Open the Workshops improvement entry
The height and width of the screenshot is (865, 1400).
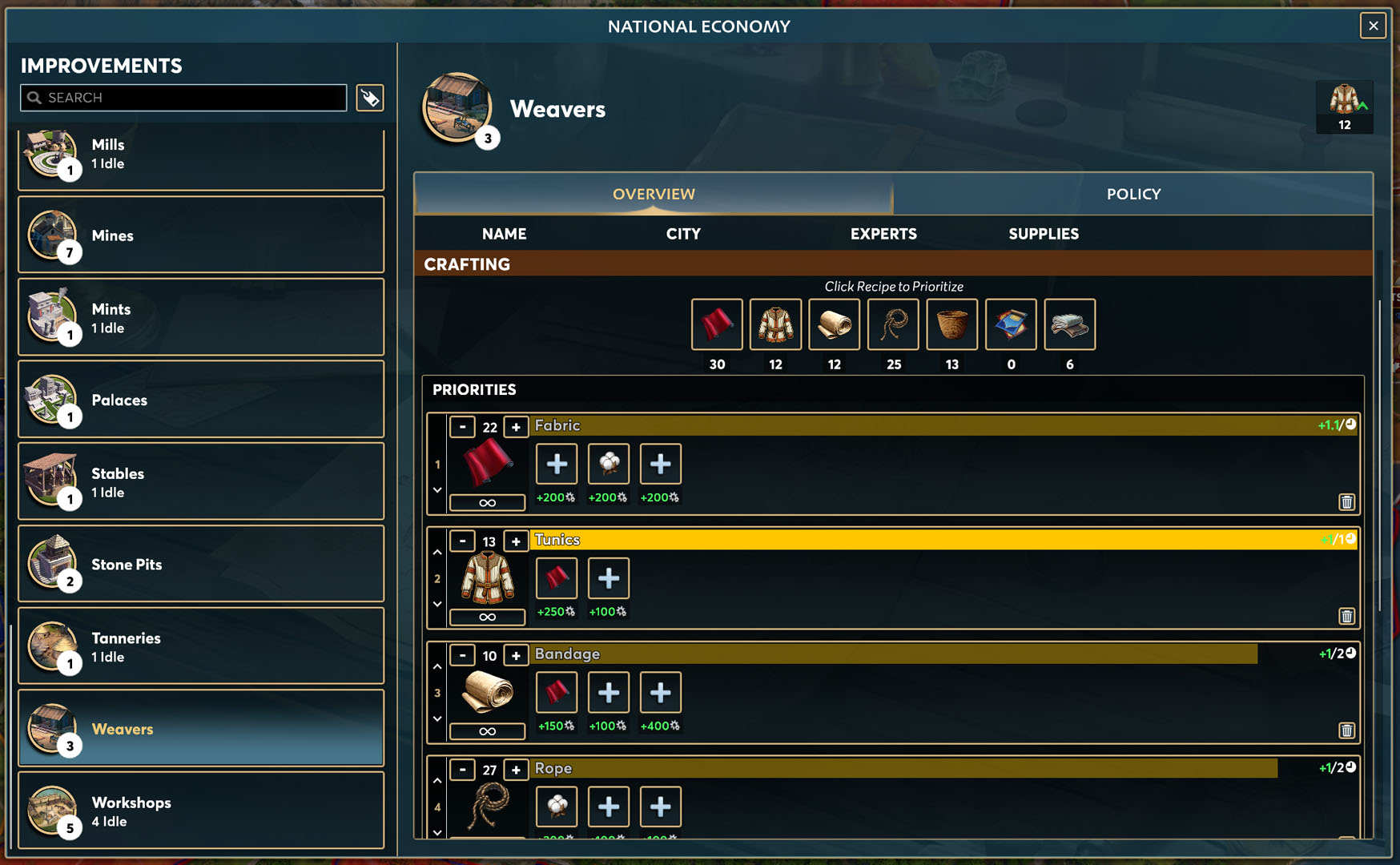coord(201,811)
